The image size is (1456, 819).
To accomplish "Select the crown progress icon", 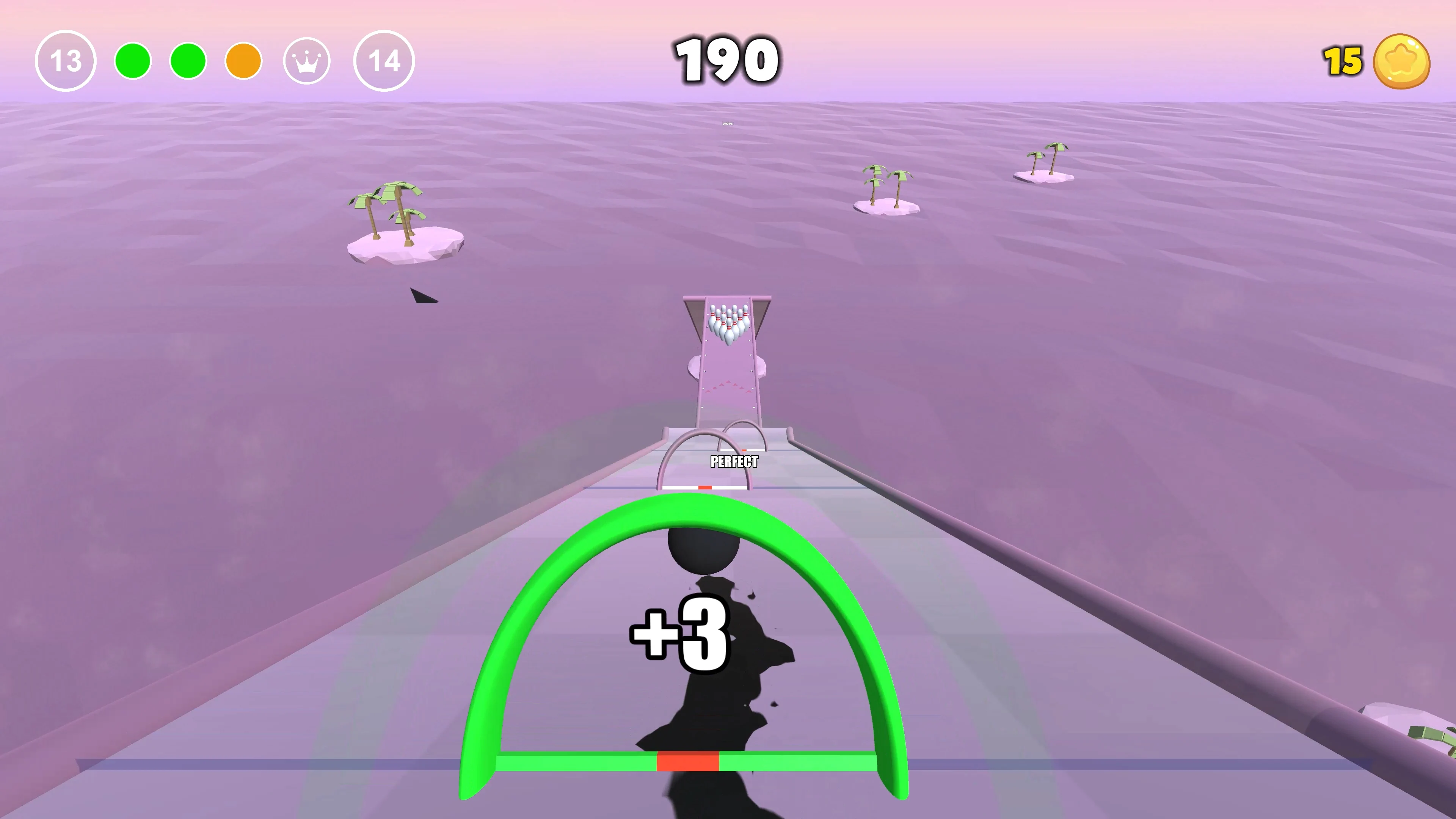I will point(307,61).
